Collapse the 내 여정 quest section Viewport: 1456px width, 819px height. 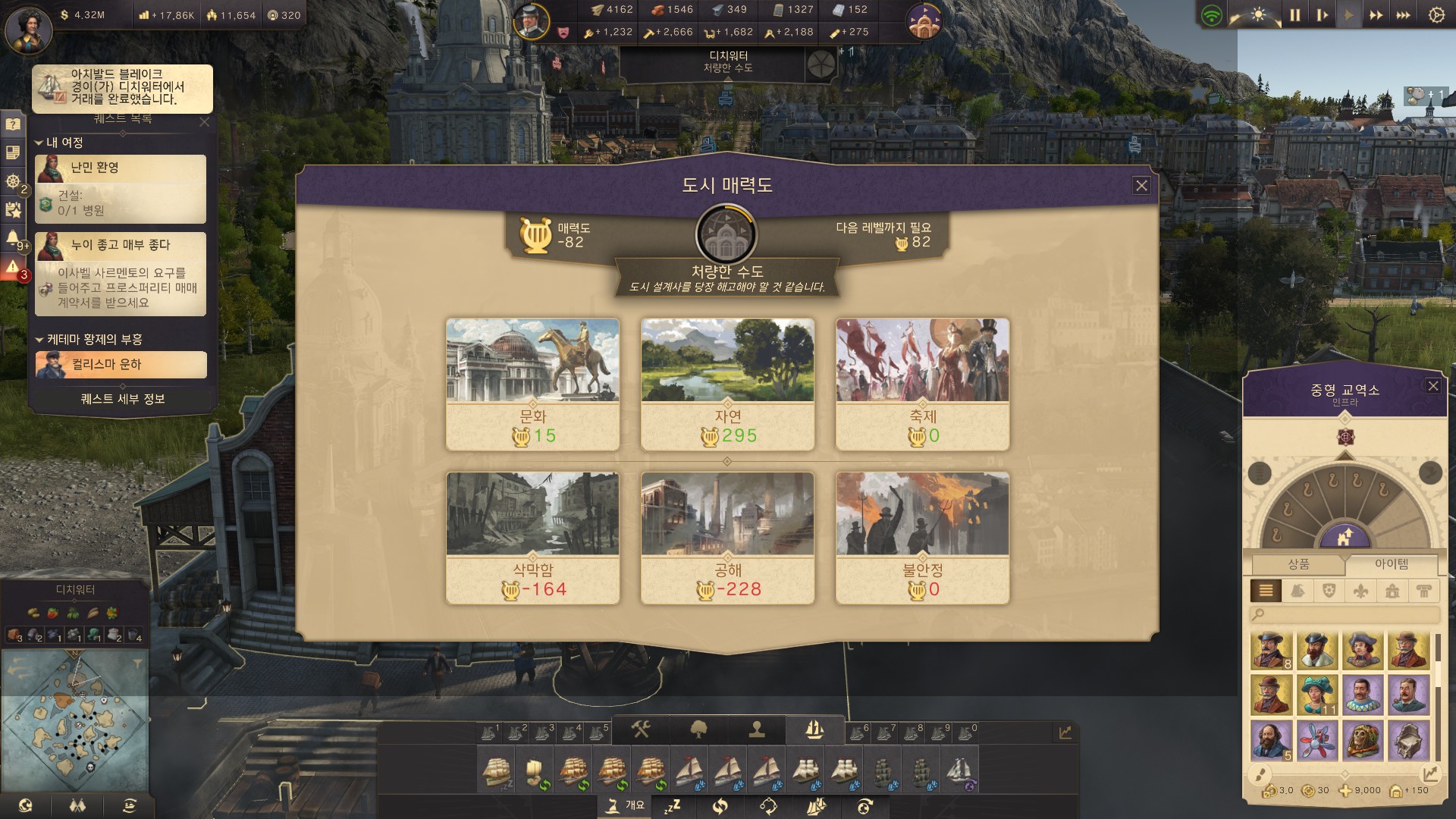(39, 143)
